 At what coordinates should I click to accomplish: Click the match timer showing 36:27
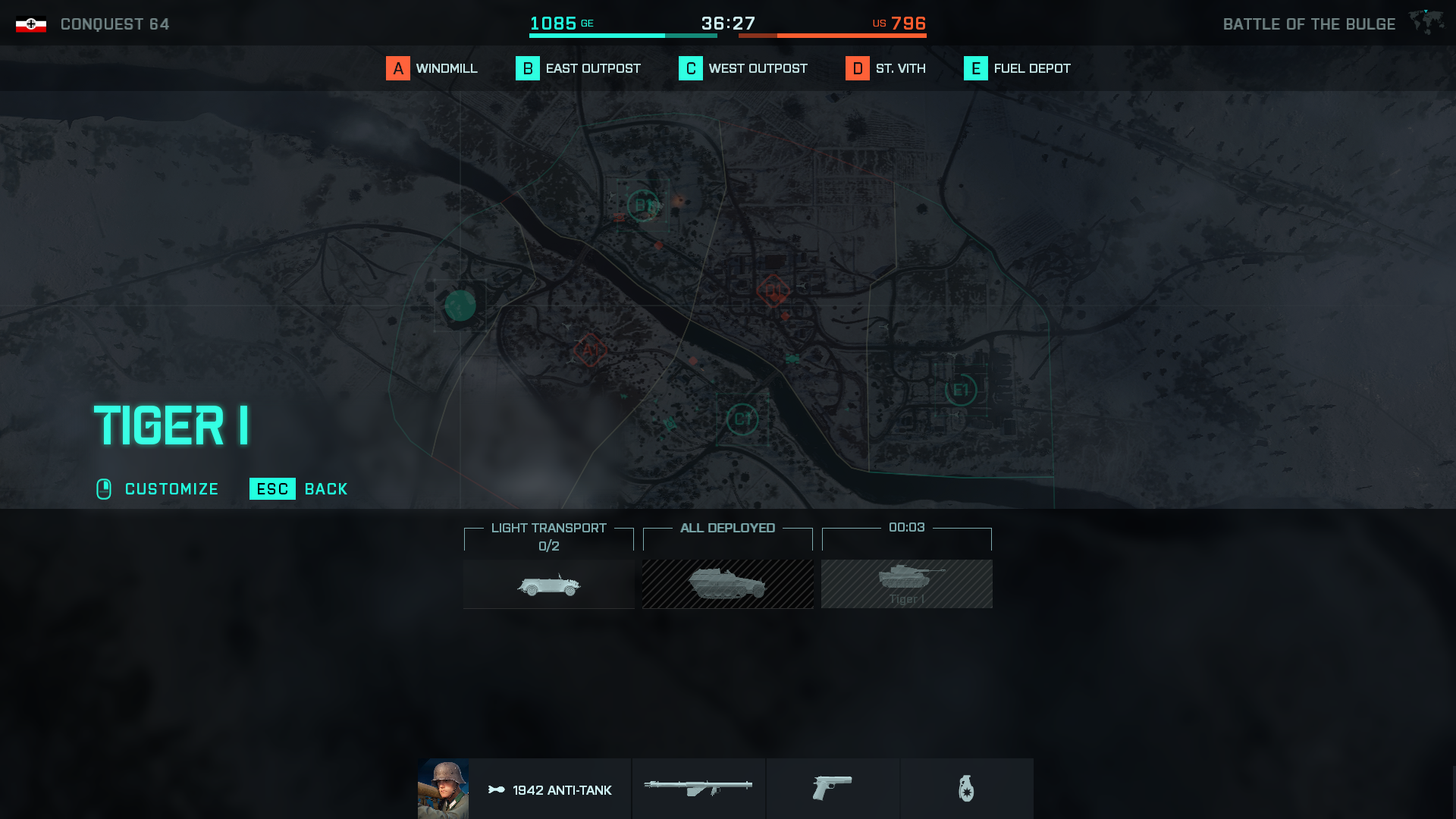[x=730, y=23]
